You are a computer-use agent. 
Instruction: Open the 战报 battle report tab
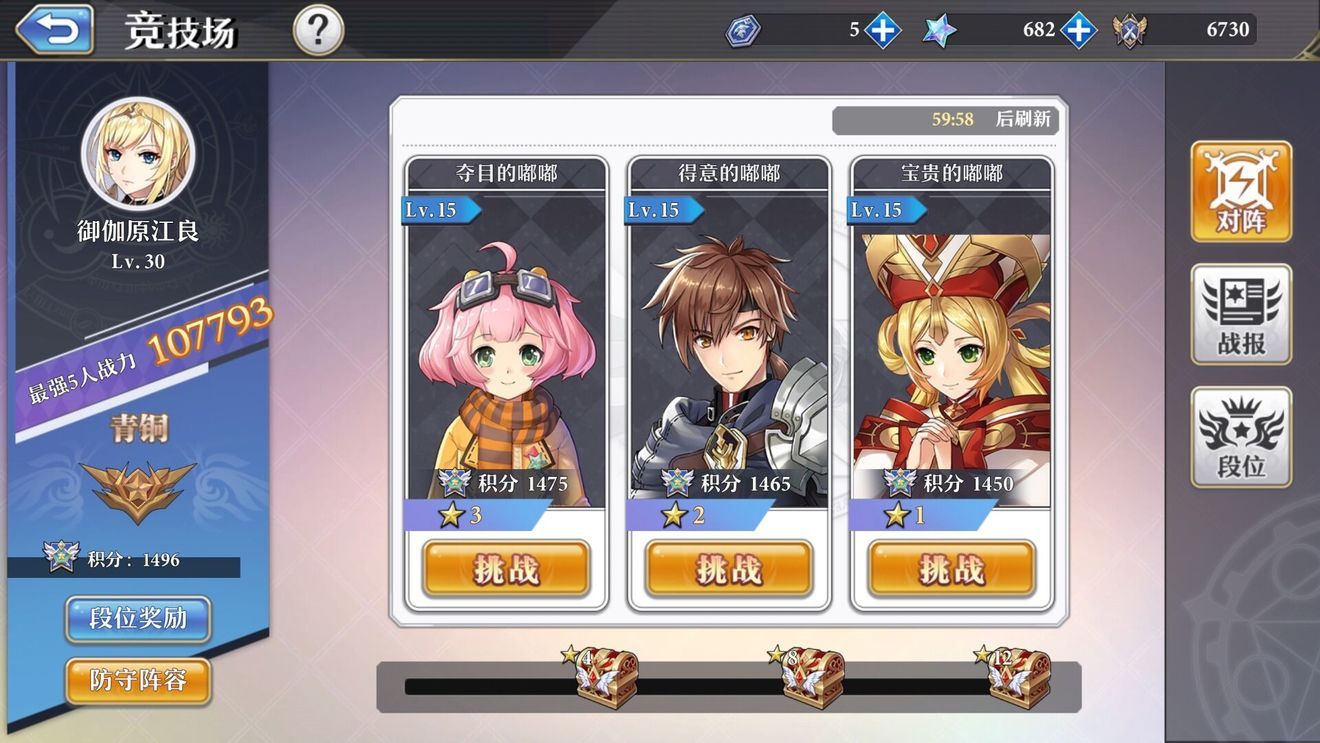pyautogui.click(x=1241, y=315)
